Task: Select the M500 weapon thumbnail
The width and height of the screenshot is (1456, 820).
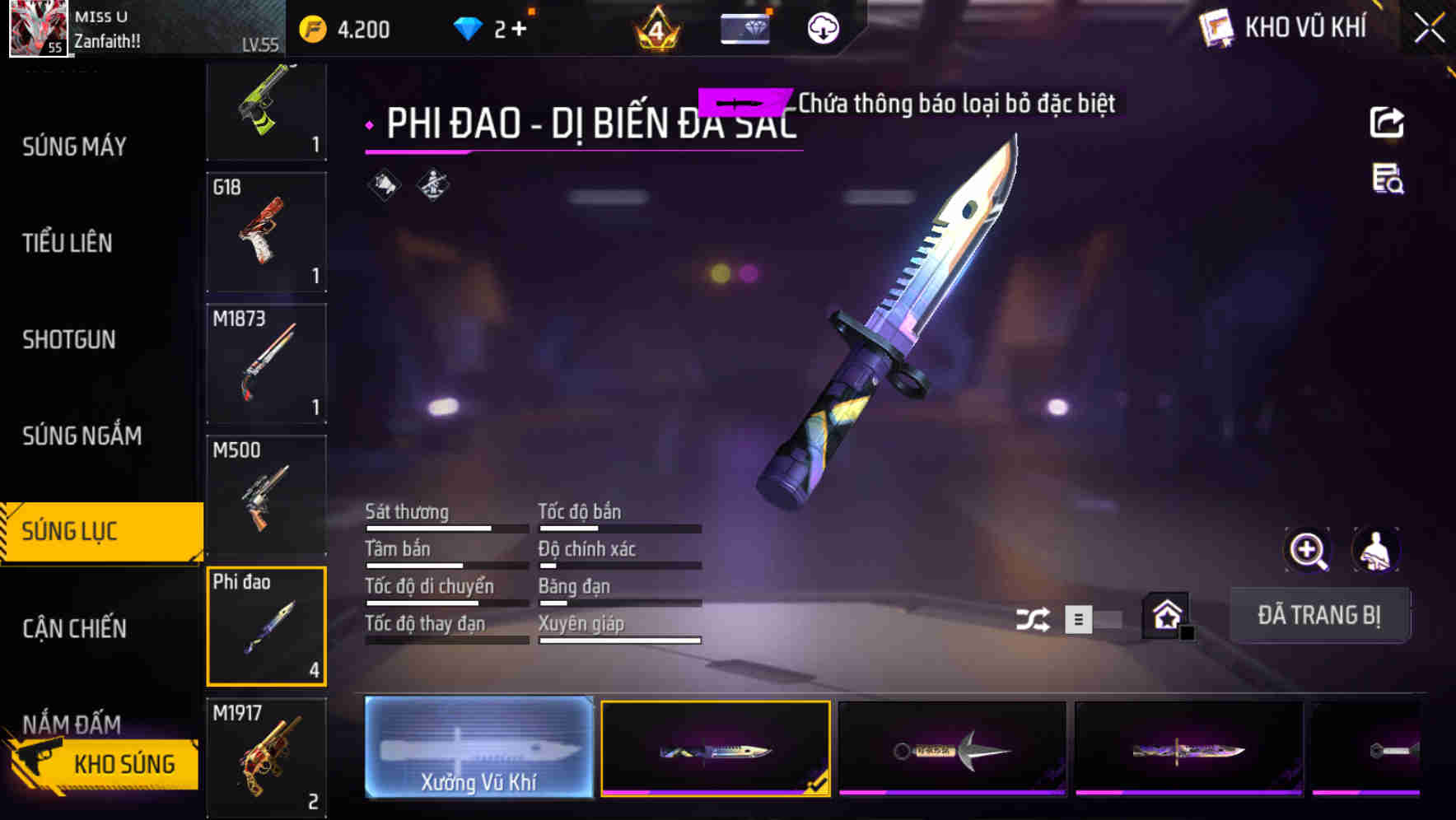Action: (266, 495)
